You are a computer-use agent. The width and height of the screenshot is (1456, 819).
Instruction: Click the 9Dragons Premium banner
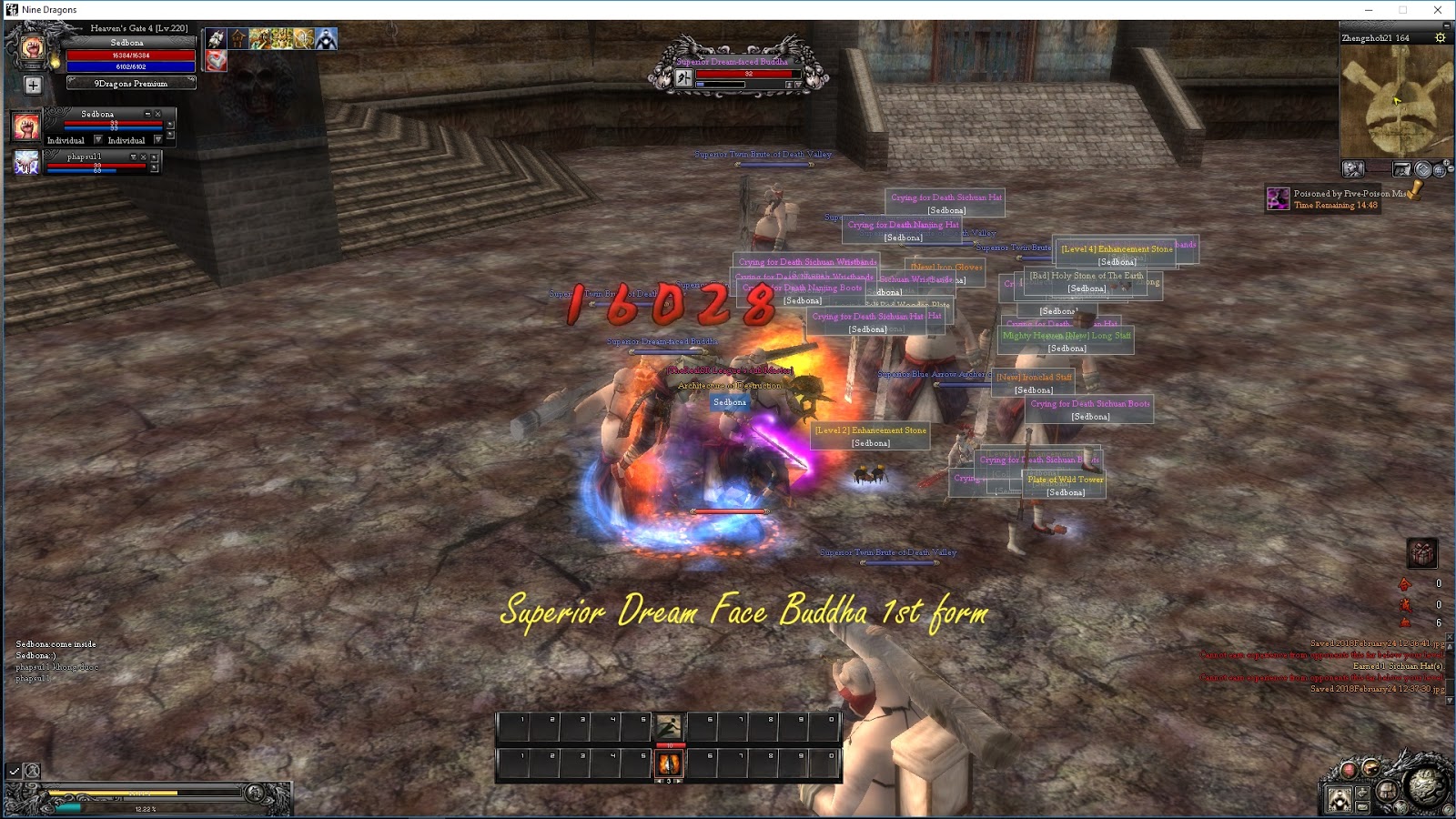132,83
